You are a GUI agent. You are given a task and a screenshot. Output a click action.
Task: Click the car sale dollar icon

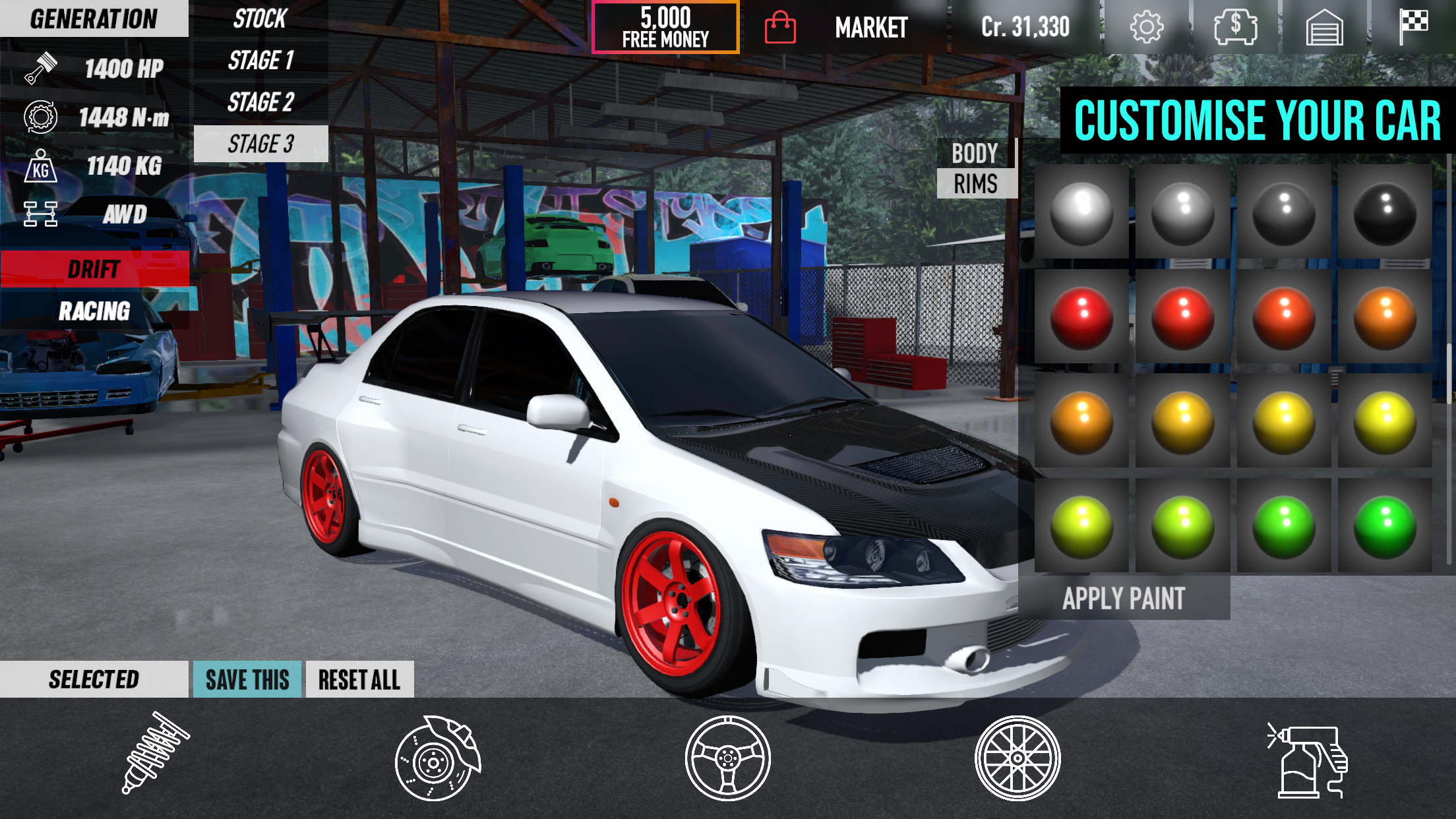[x=1236, y=26]
